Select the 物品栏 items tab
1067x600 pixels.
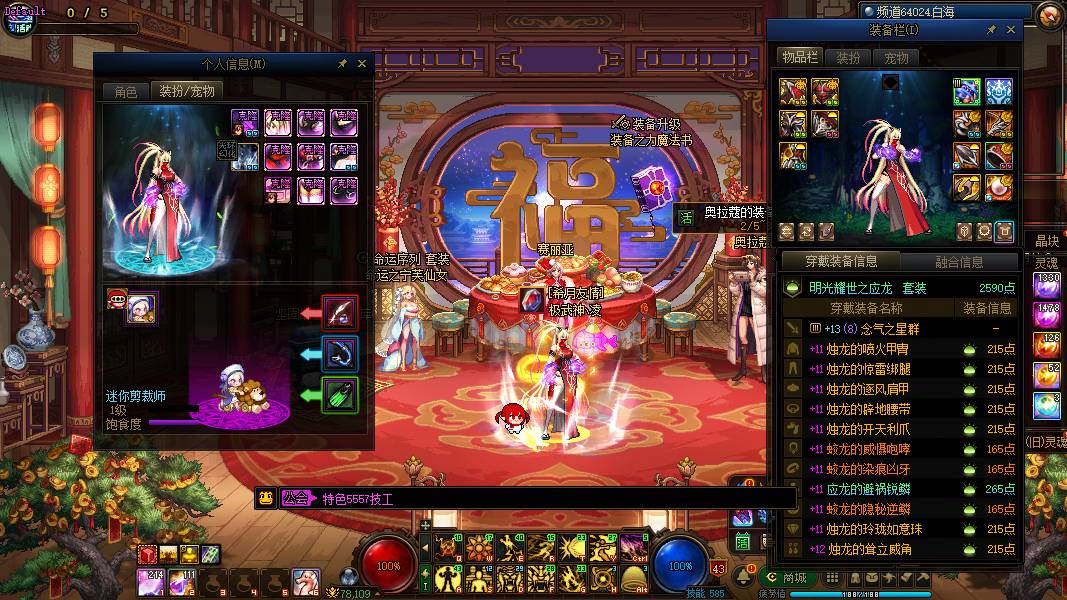point(800,57)
